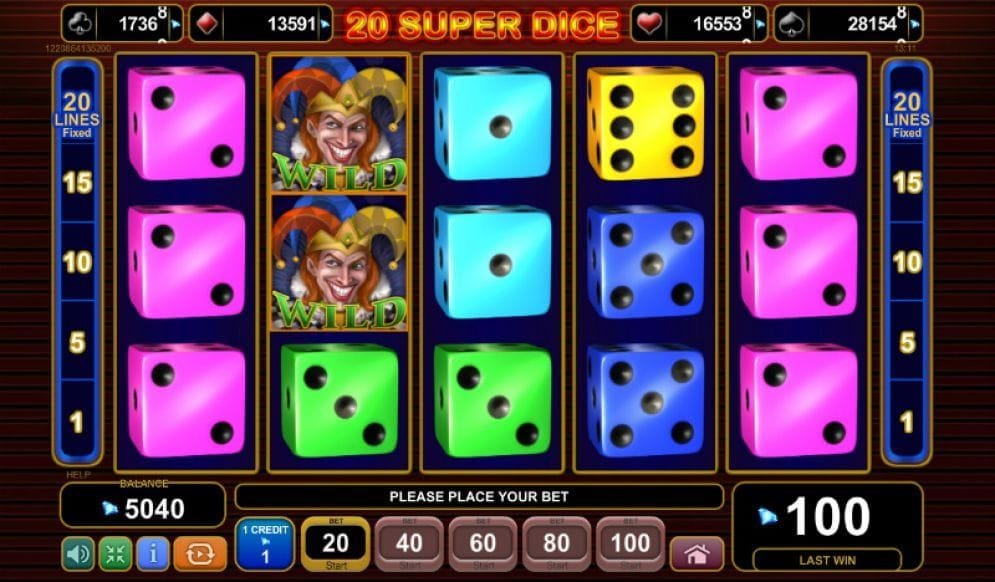Image resolution: width=995 pixels, height=582 pixels.
Task: Select the 60 bet start button
Action: click(x=483, y=544)
